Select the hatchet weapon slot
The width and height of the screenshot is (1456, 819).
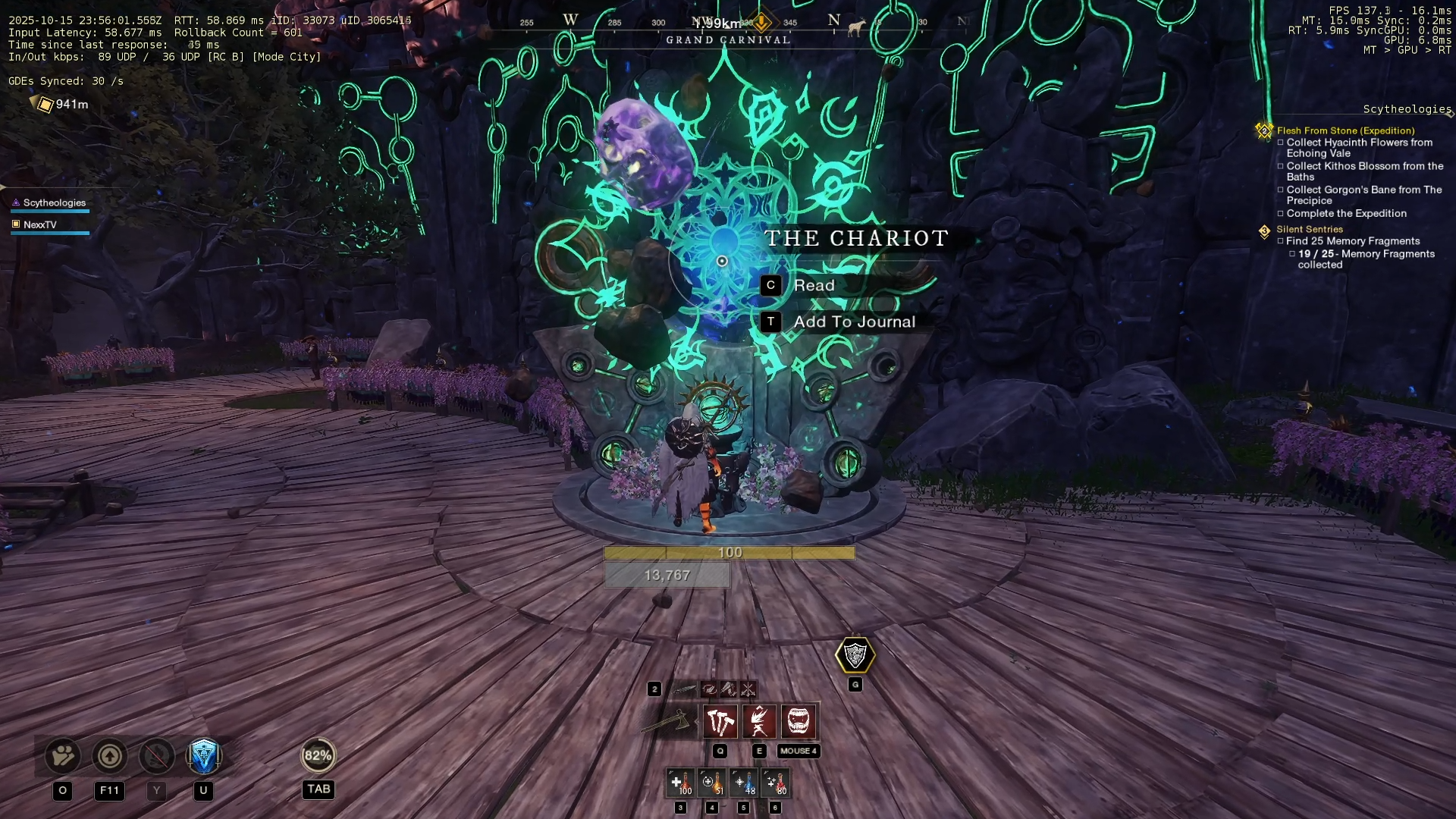(667, 721)
